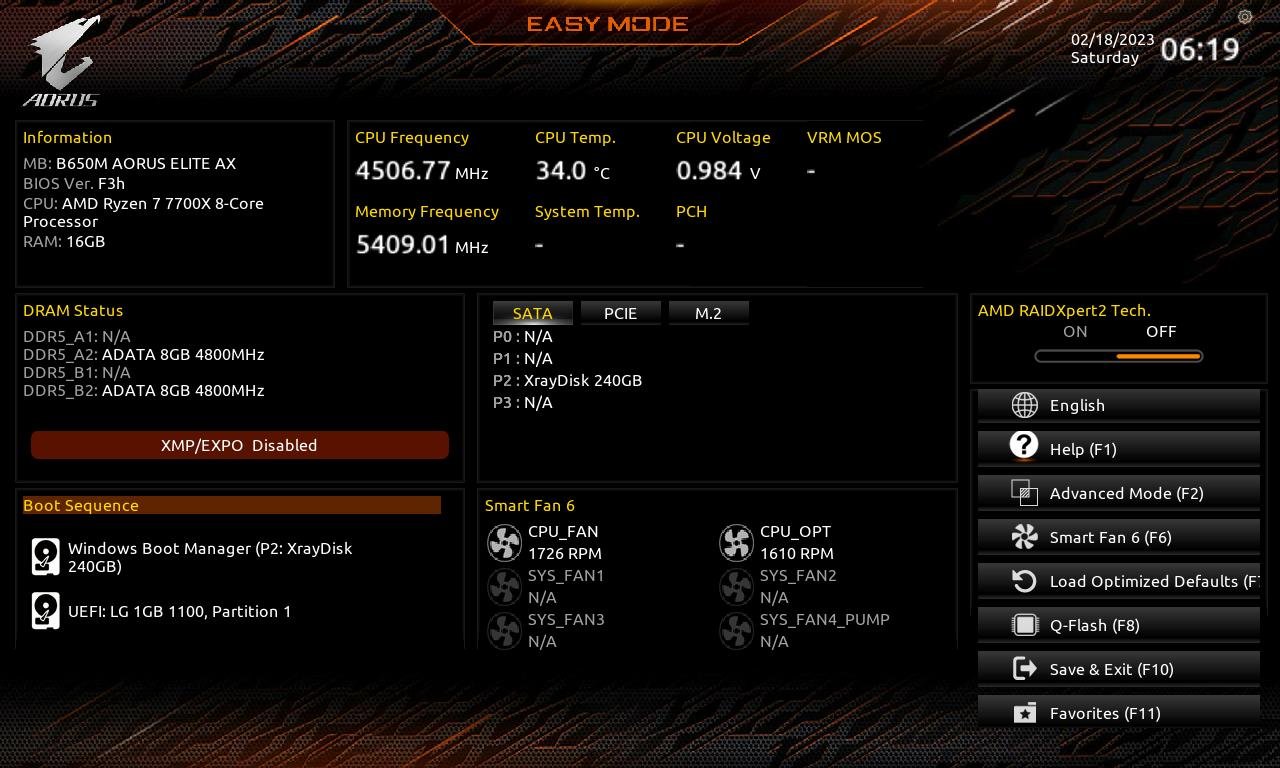Select the SATA tab

pyautogui.click(x=532, y=313)
